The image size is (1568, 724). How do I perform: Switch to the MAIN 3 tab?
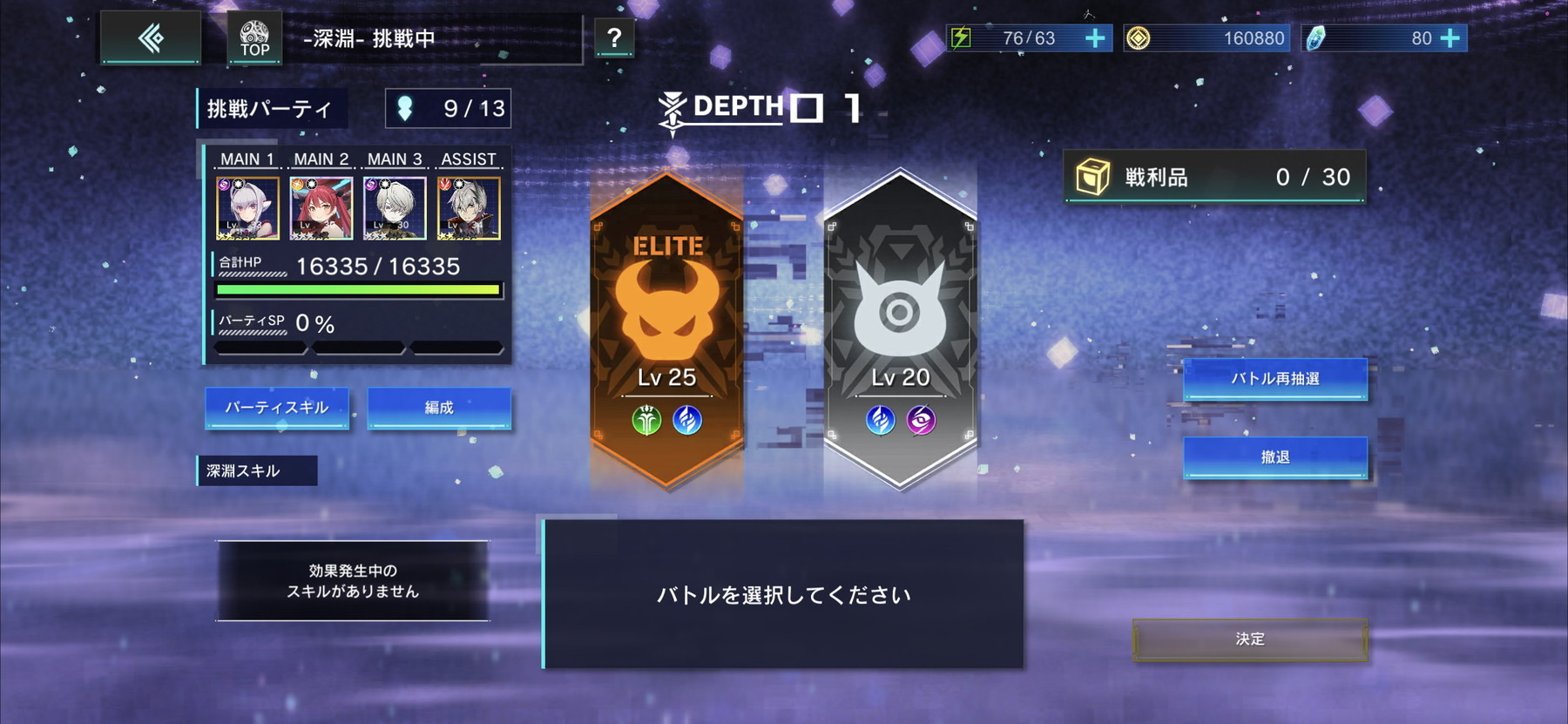pos(394,159)
